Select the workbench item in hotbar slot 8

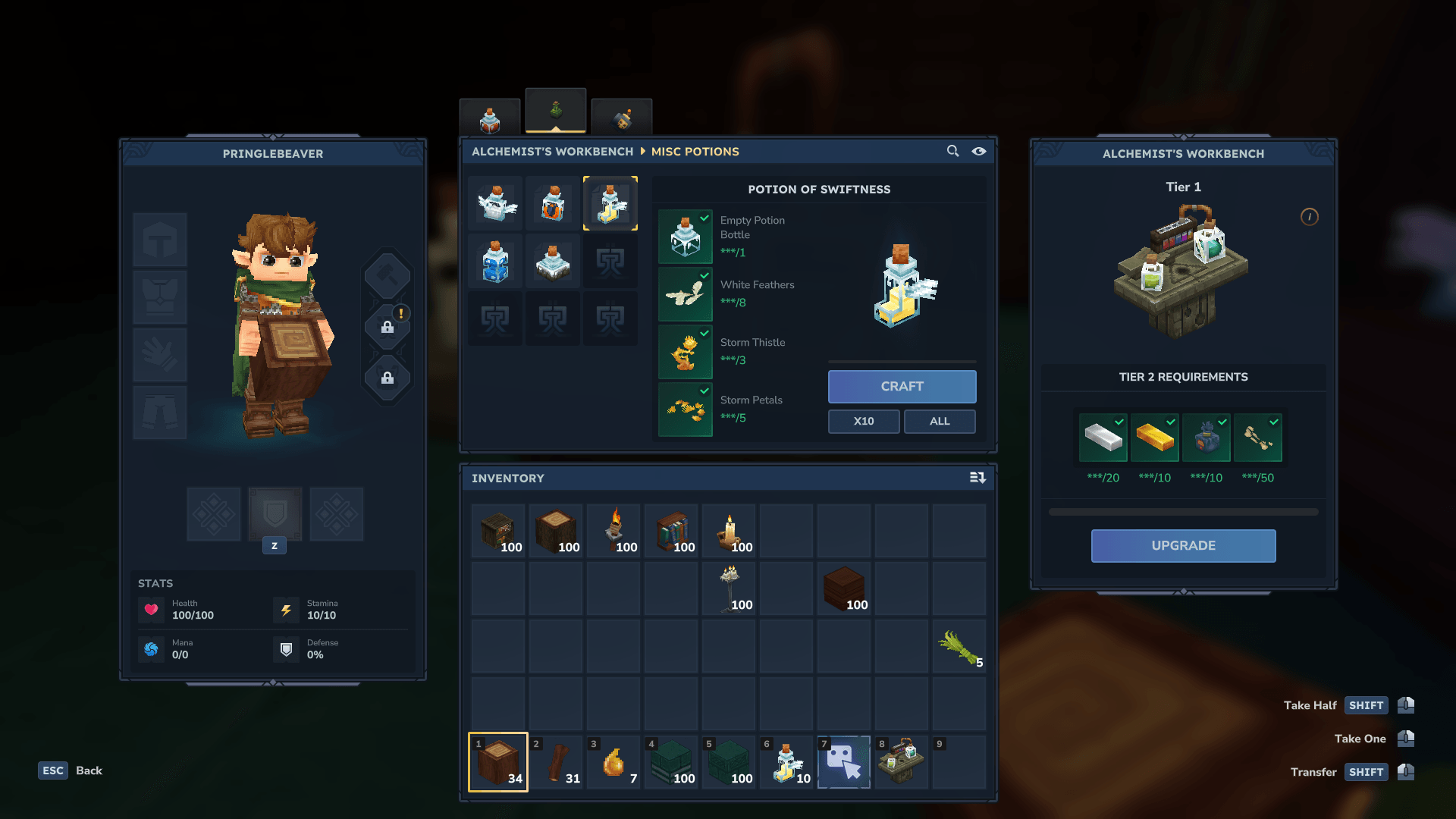coord(902,762)
